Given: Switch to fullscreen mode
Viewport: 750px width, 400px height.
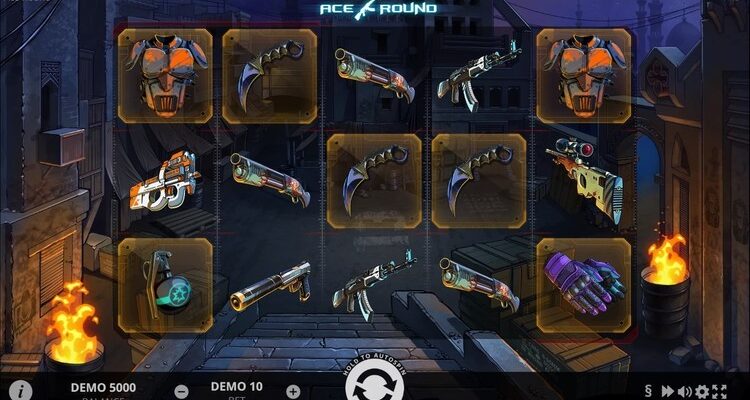Looking at the screenshot, I should pos(721,391).
